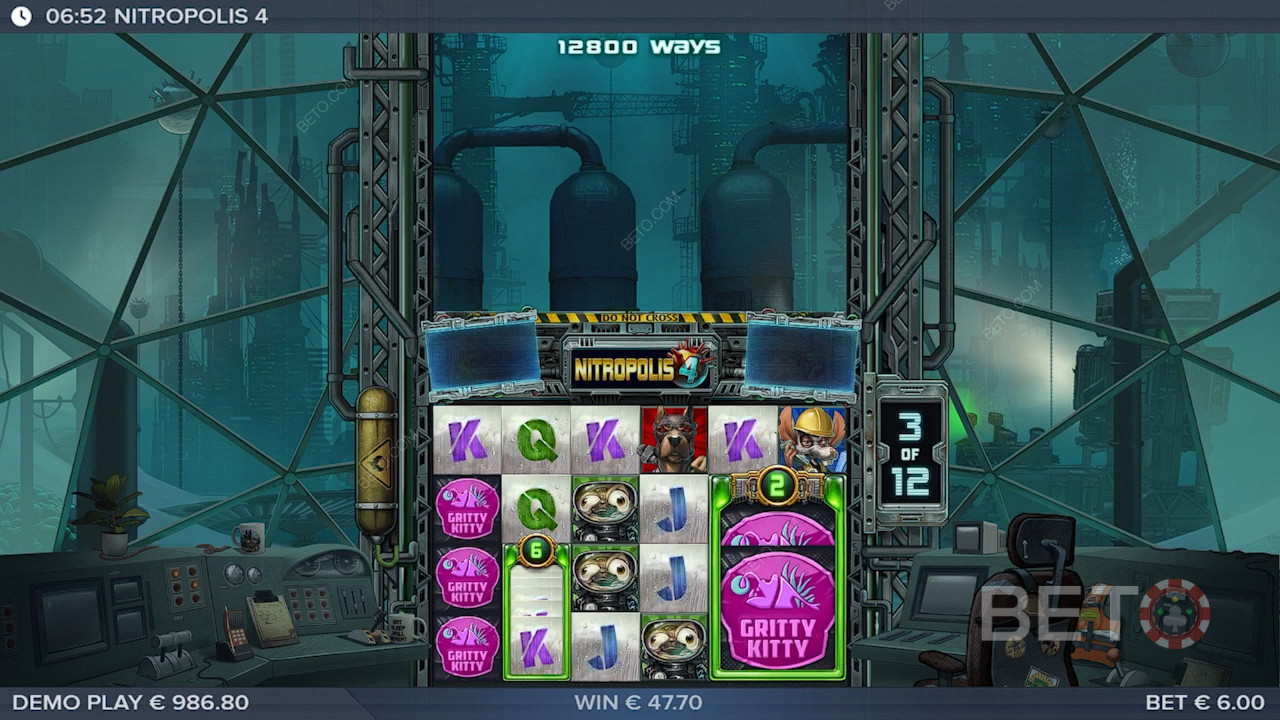The image size is (1280, 720).
Task: Click the BETO logo watermark
Action: 1094,613
